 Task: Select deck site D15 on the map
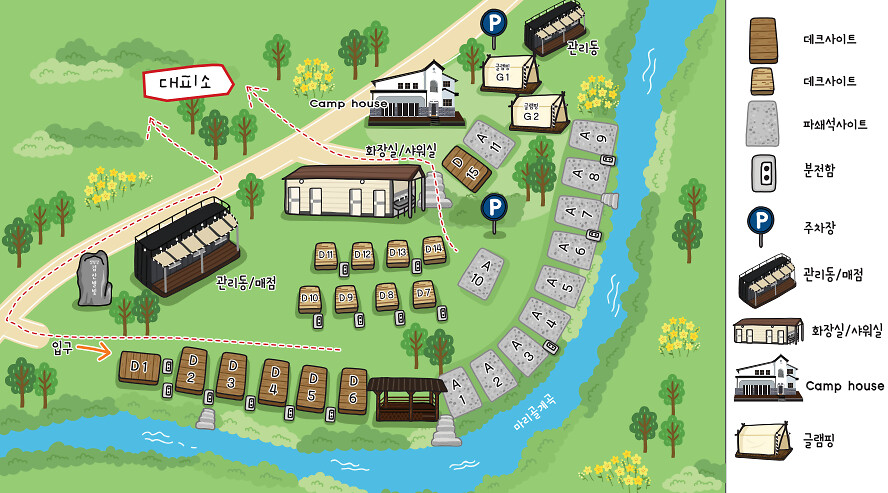coord(469,168)
